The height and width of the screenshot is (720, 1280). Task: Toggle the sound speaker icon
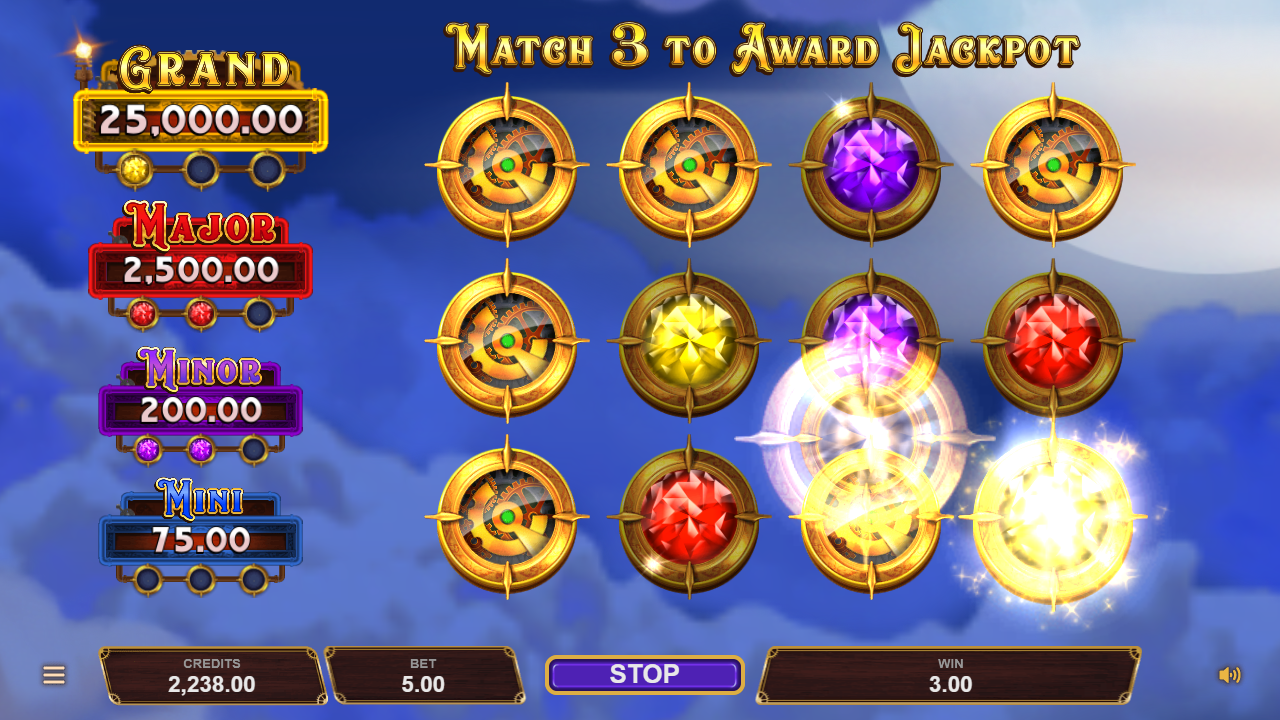(1229, 675)
